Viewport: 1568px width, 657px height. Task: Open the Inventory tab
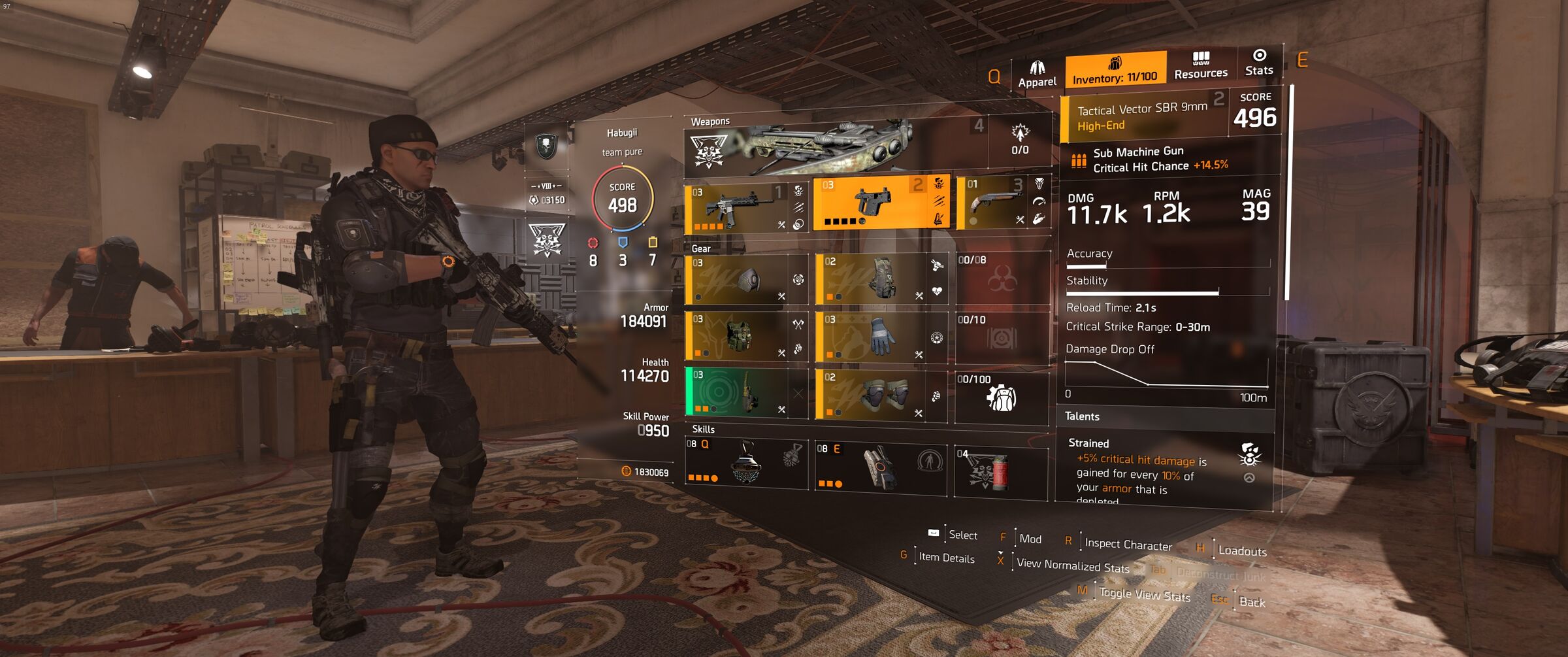click(1115, 70)
